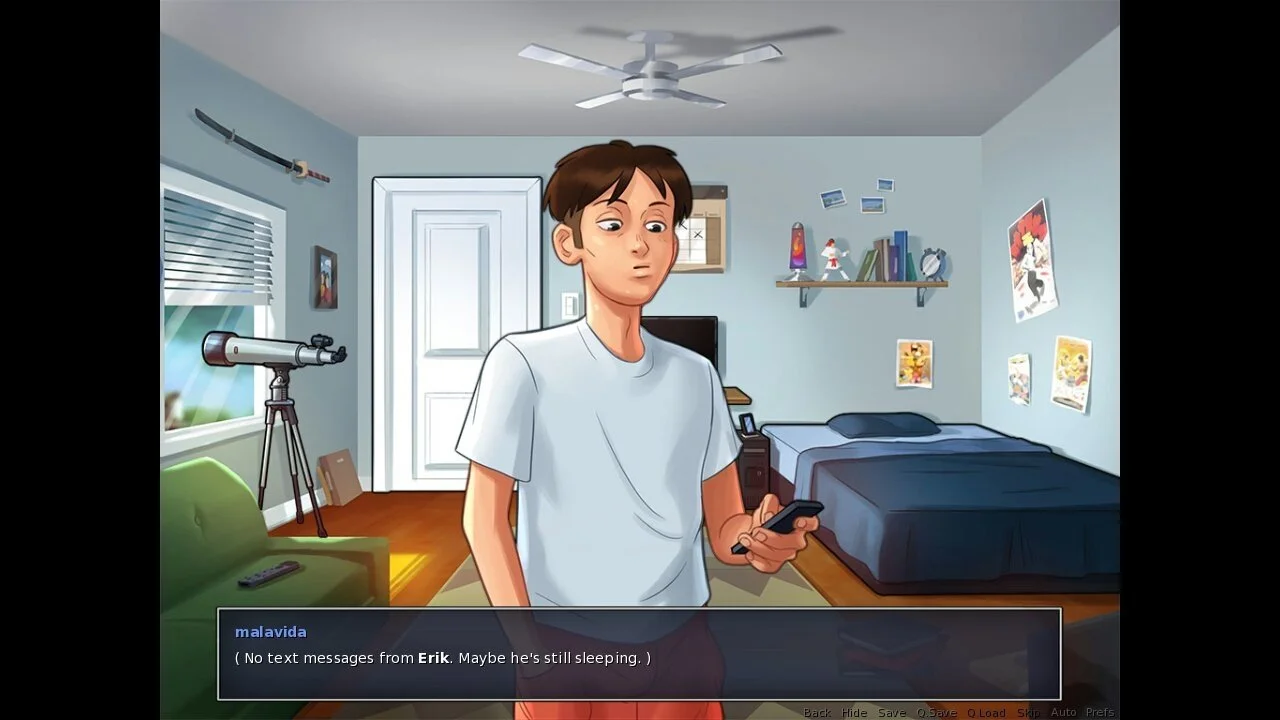Viewport: 1280px width, 720px height.
Task: Quick load with Q.Load
Action: (986, 712)
